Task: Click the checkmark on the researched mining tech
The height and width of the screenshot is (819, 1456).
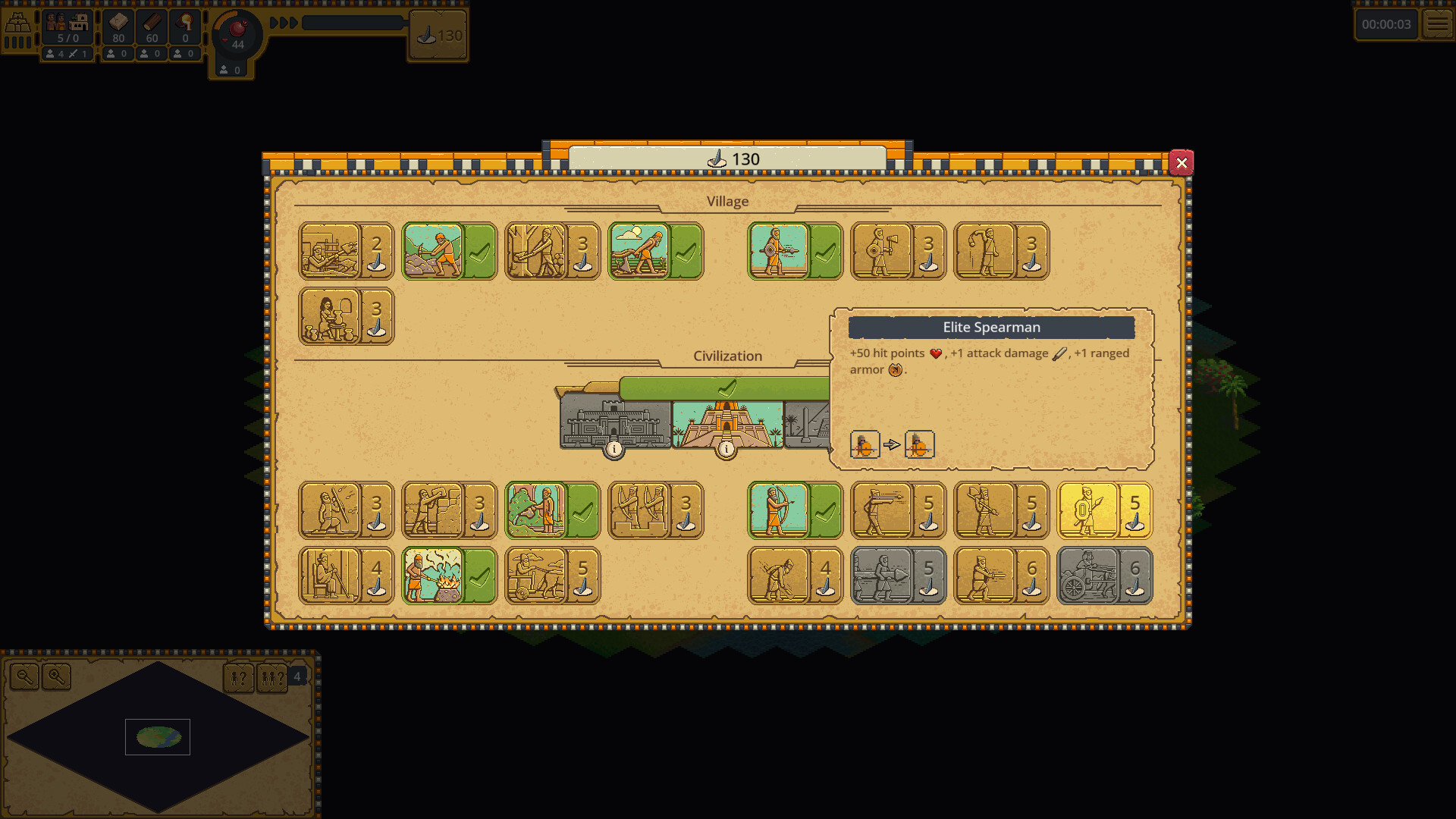Action: [481, 251]
